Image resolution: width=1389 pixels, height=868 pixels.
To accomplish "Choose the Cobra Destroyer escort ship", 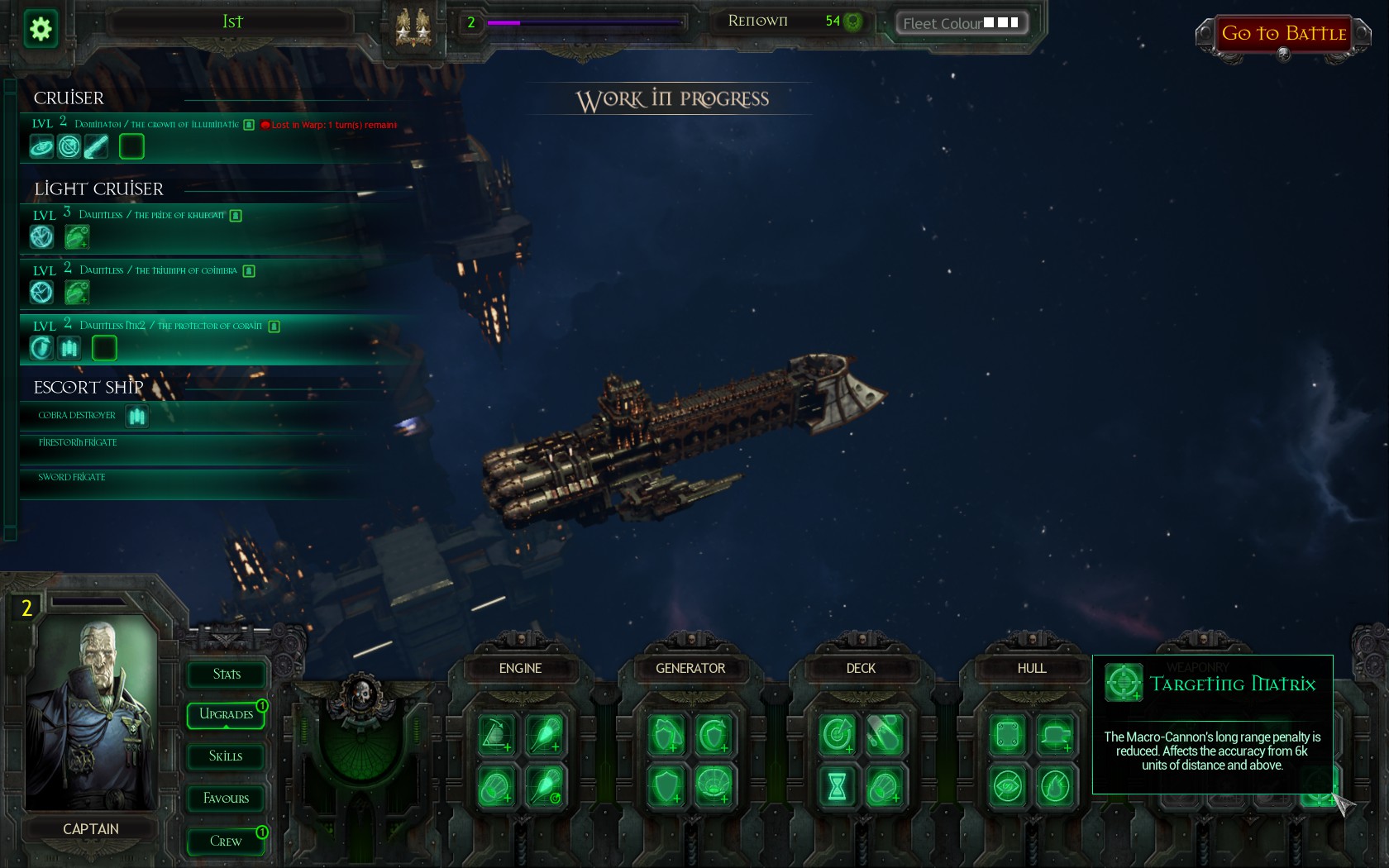I will tap(77, 416).
